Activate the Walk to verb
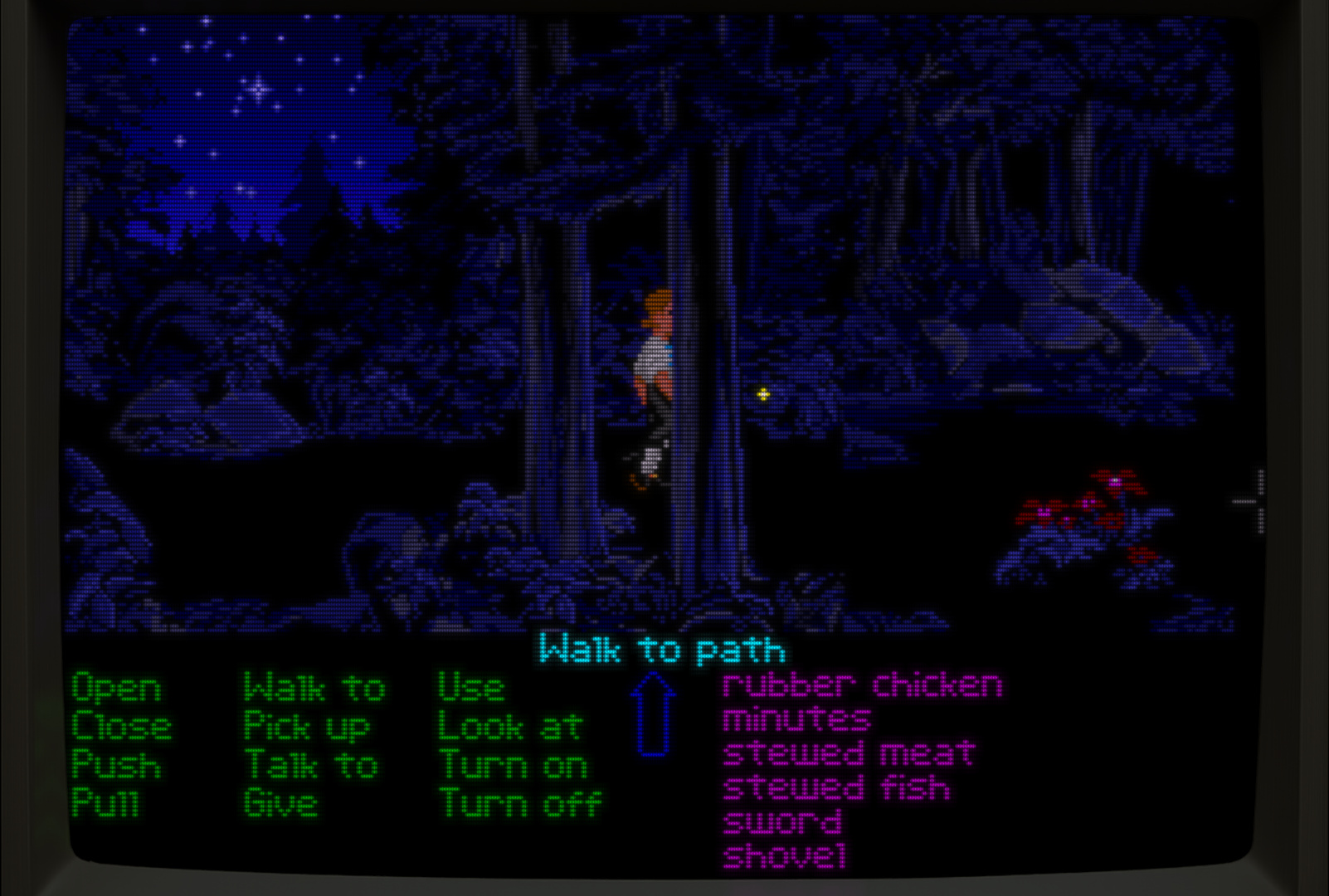1329x896 pixels. 314,689
